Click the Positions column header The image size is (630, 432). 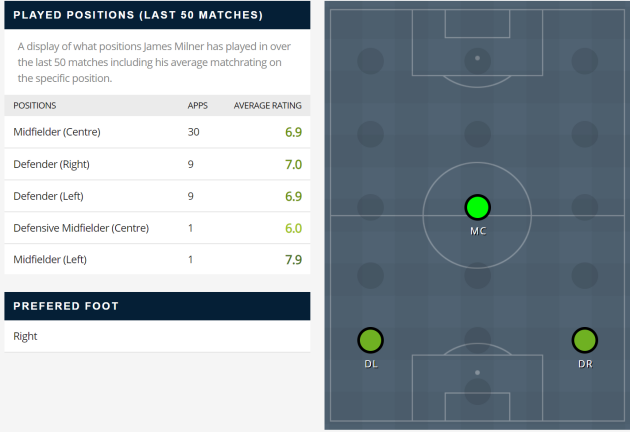point(35,105)
